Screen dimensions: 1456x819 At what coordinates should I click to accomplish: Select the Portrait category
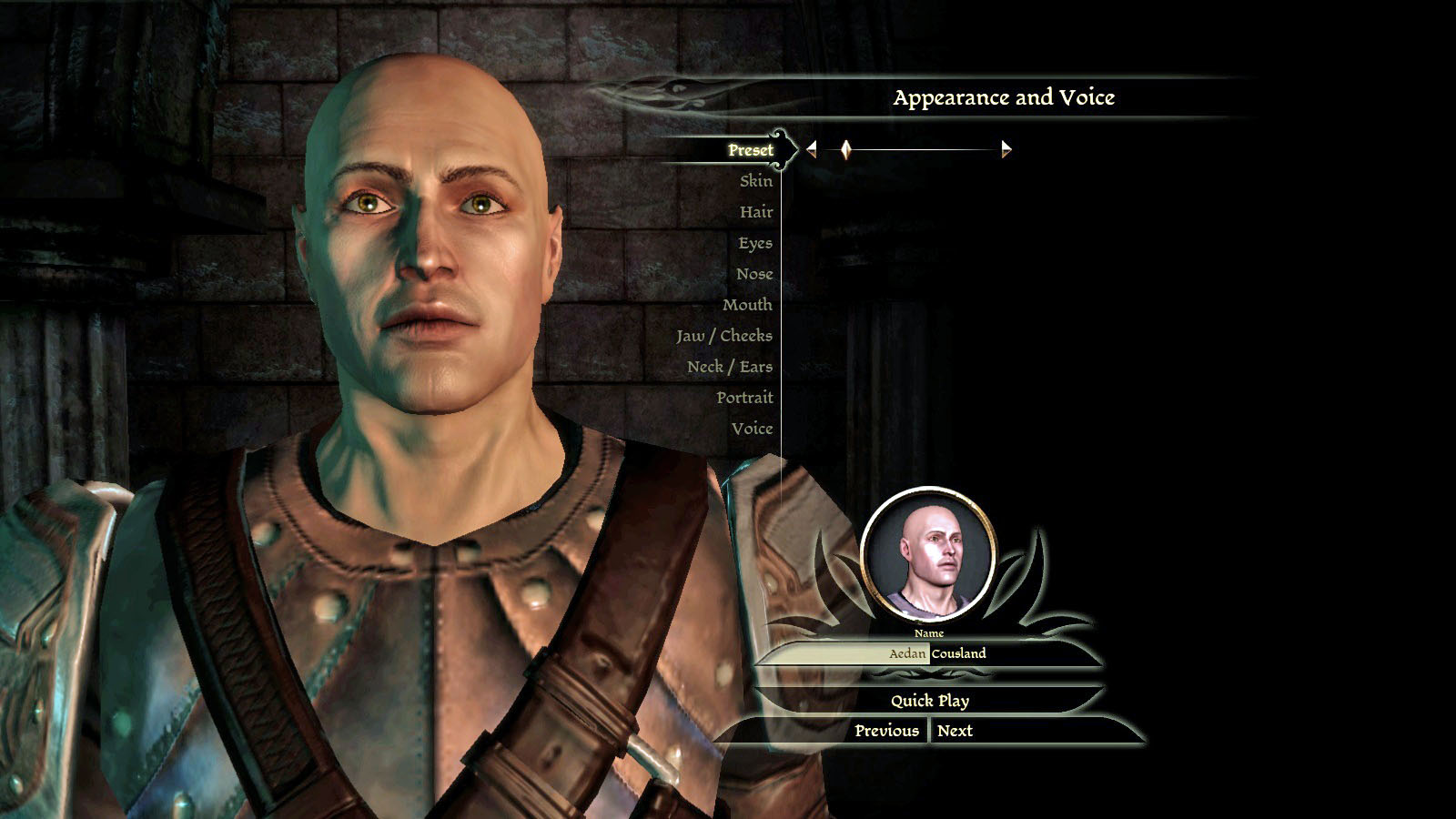(743, 398)
